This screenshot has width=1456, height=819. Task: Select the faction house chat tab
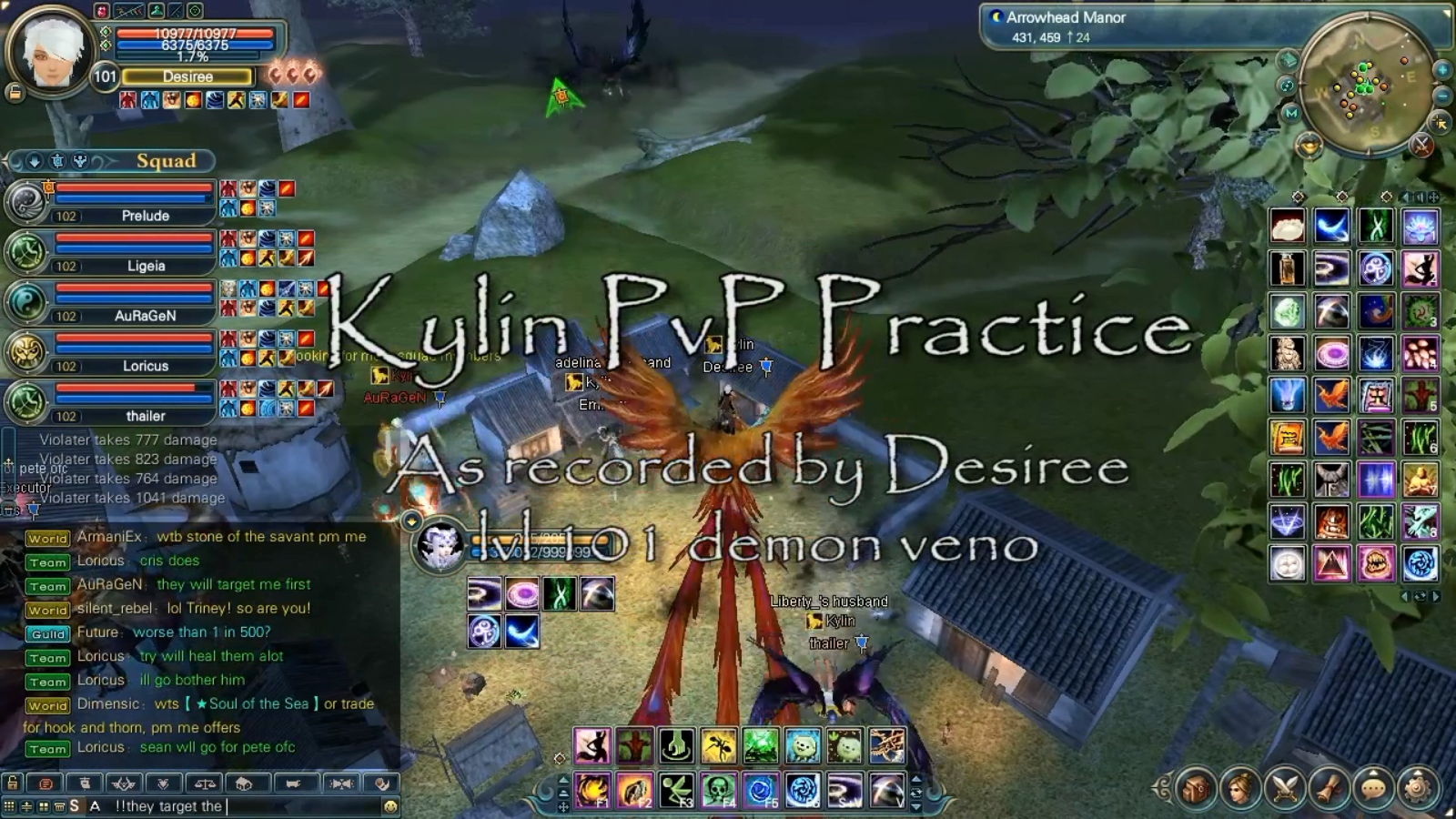246,784
